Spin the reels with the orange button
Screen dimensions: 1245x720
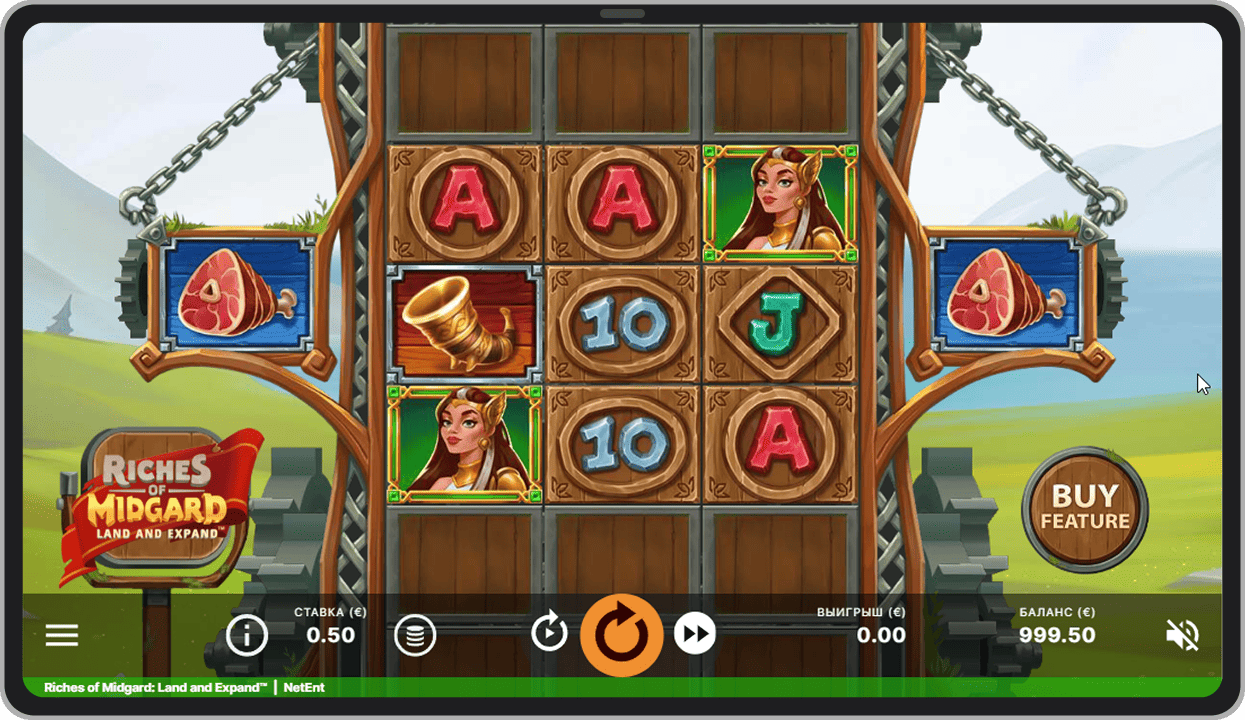(x=622, y=634)
